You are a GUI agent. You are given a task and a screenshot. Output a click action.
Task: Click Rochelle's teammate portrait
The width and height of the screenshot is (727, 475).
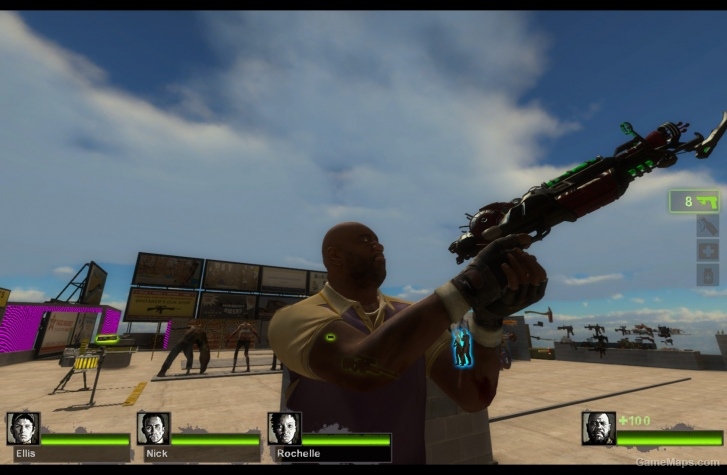click(284, 428)
